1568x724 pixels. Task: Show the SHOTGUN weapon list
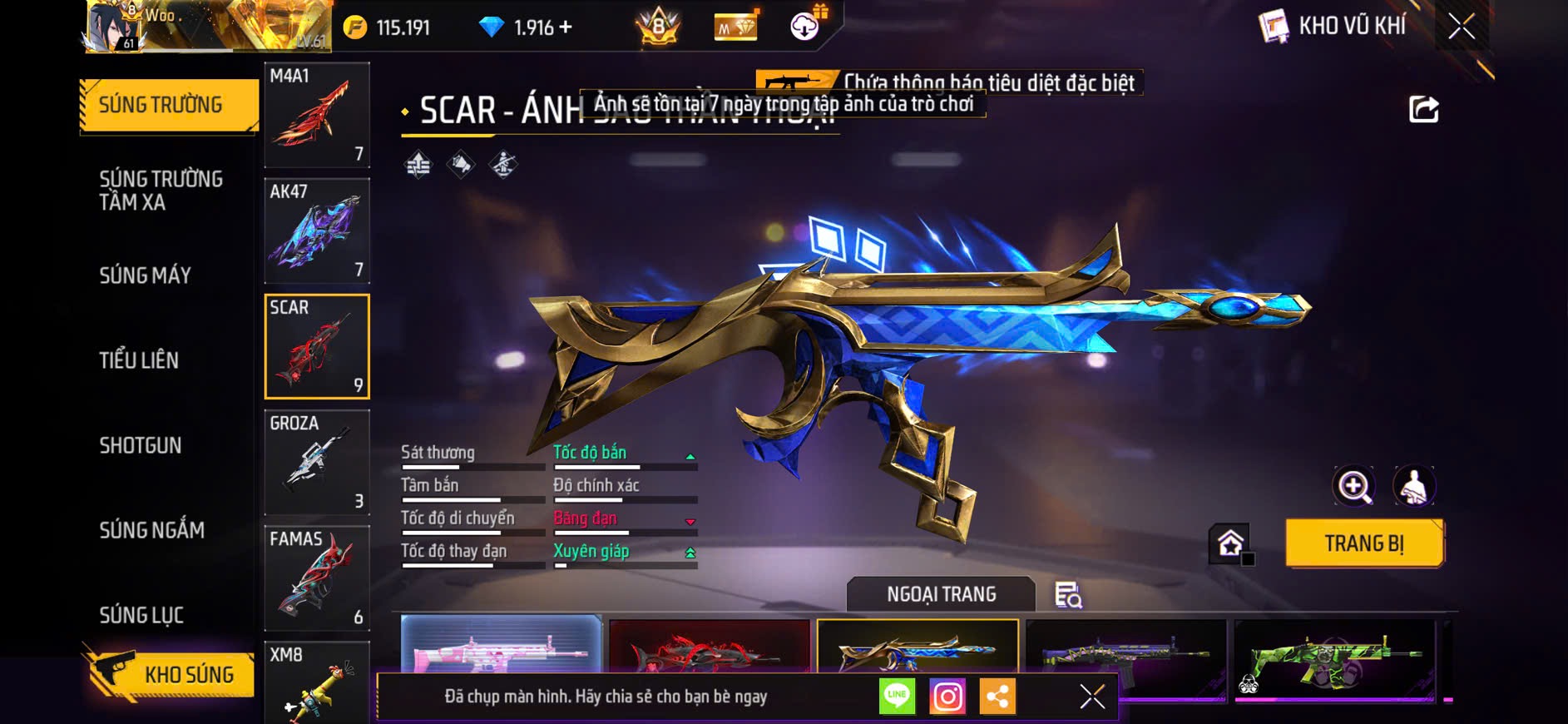(140, 445)
